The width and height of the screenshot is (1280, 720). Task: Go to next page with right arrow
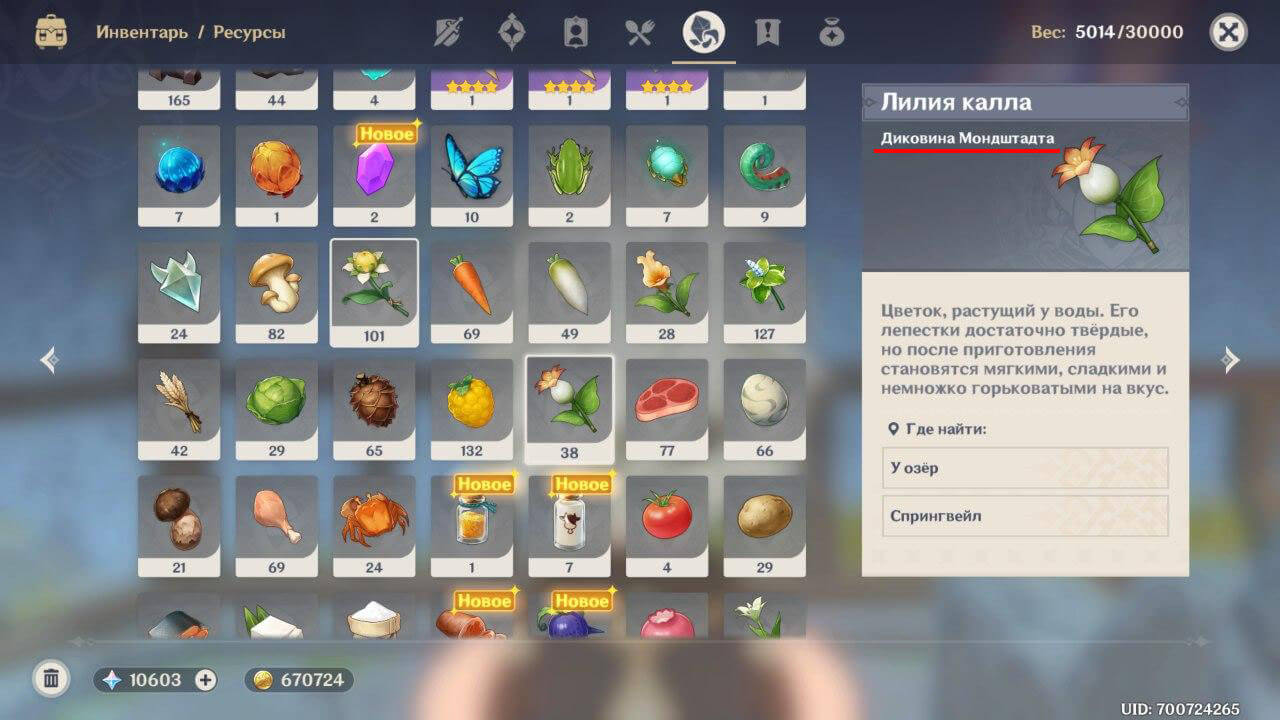coord(1231,360)
